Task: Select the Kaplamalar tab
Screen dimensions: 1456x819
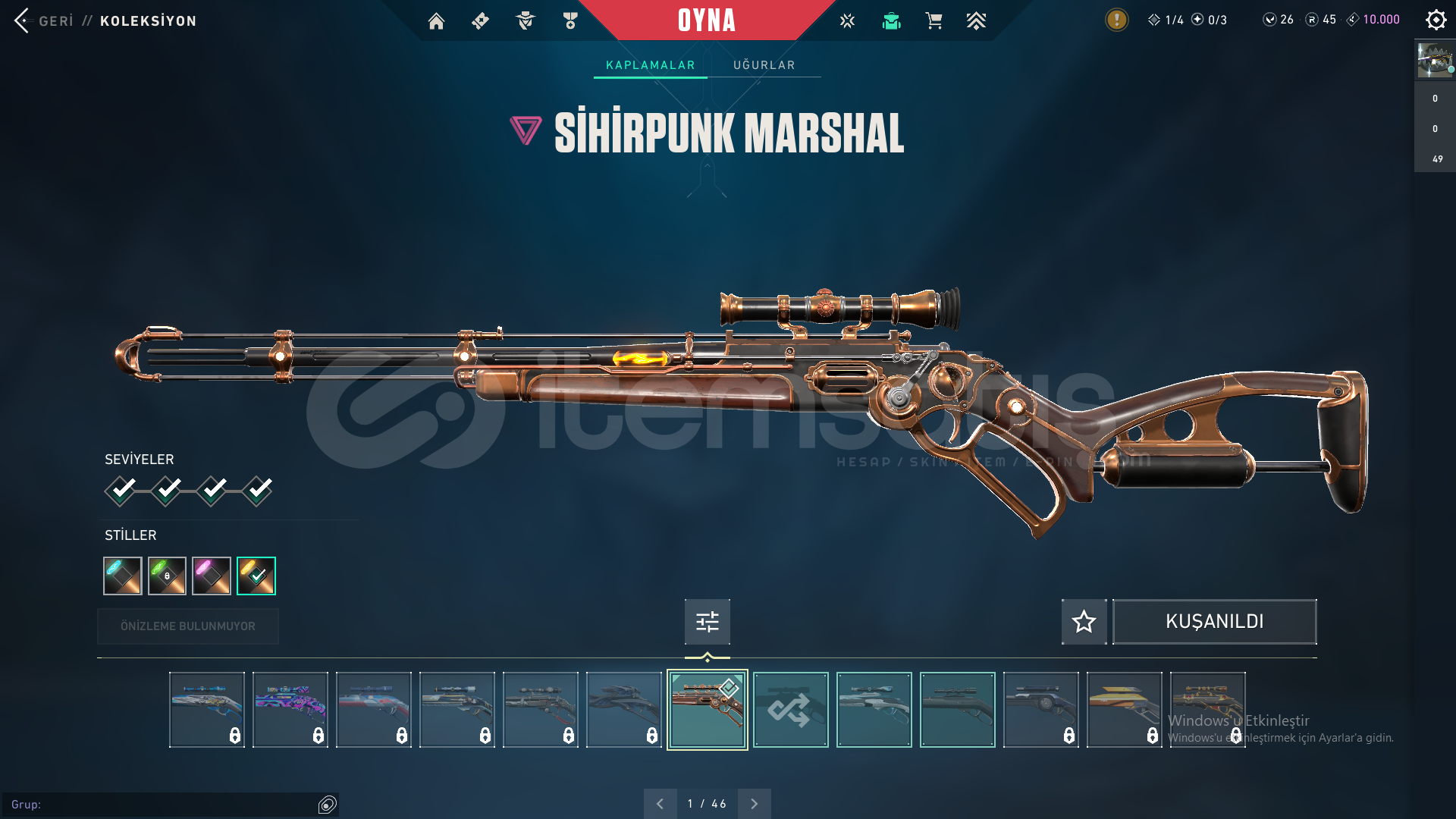Action: 650,65
